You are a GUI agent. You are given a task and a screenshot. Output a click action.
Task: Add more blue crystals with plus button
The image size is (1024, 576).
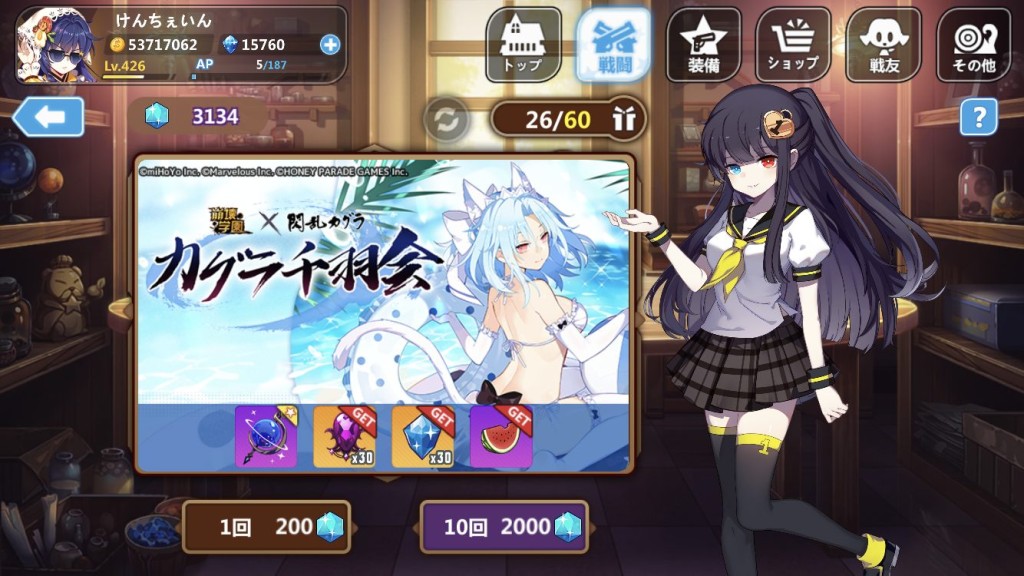[330, 44]
